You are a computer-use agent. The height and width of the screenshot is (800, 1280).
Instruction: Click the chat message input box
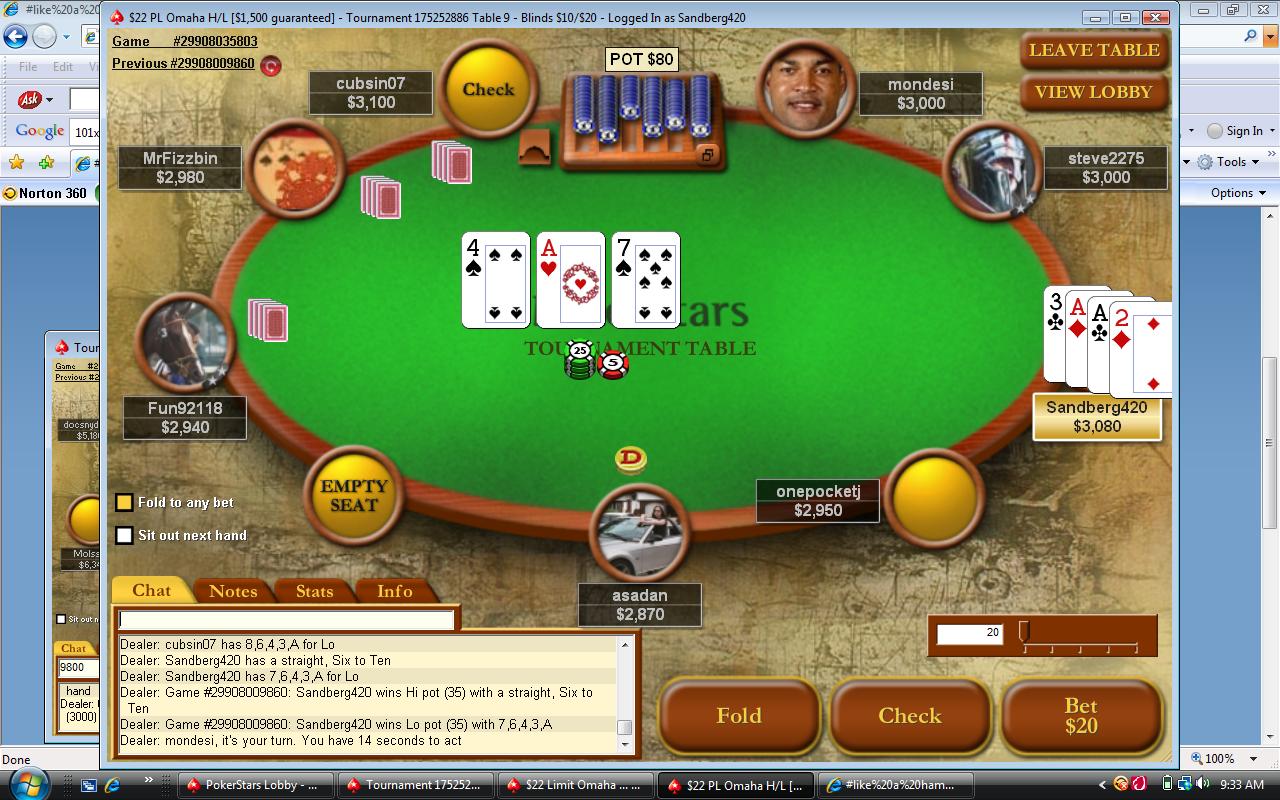(286, 620)
